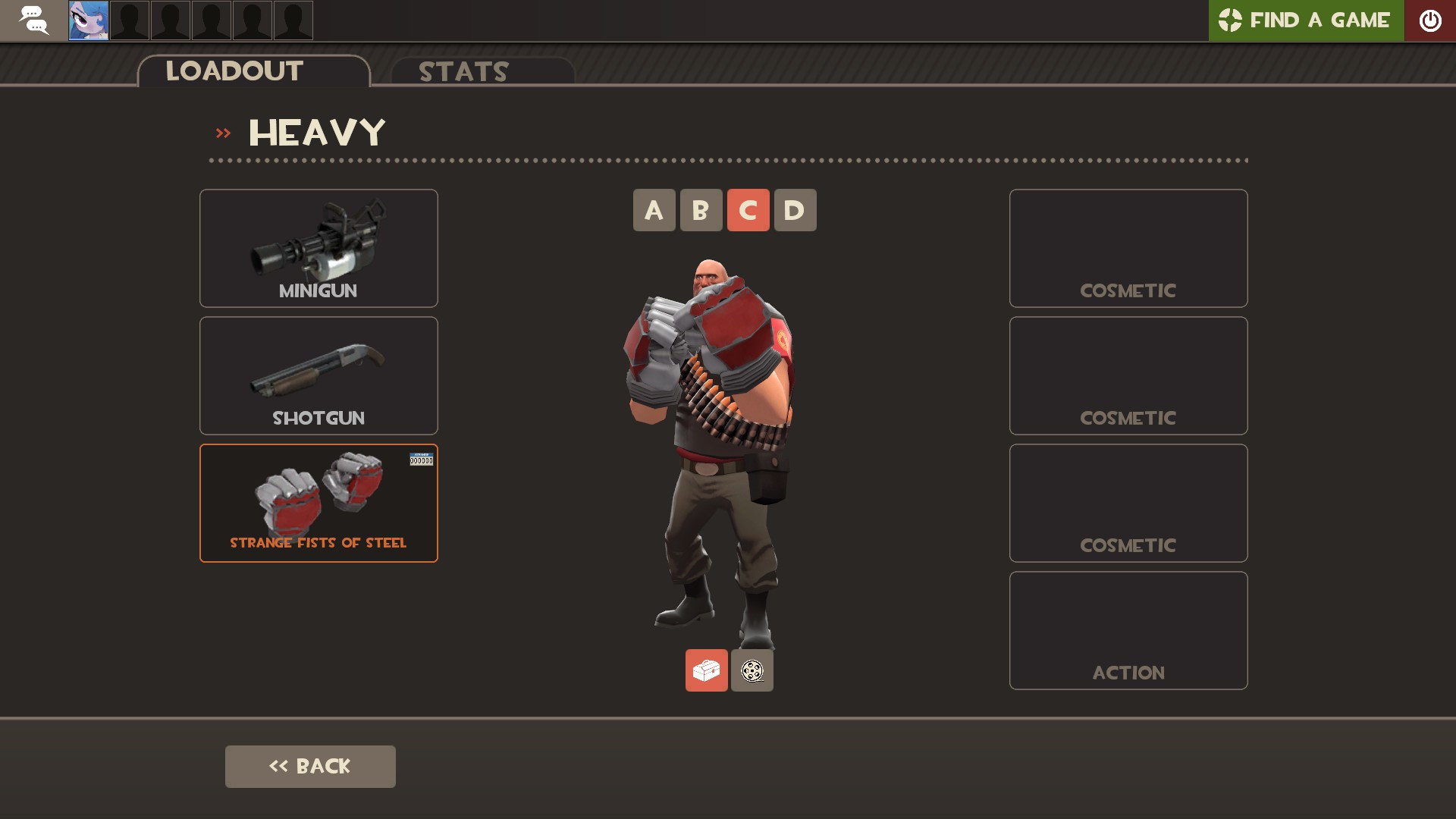
Task: Select loadout preset A
Action: click(x=654, y=210)
